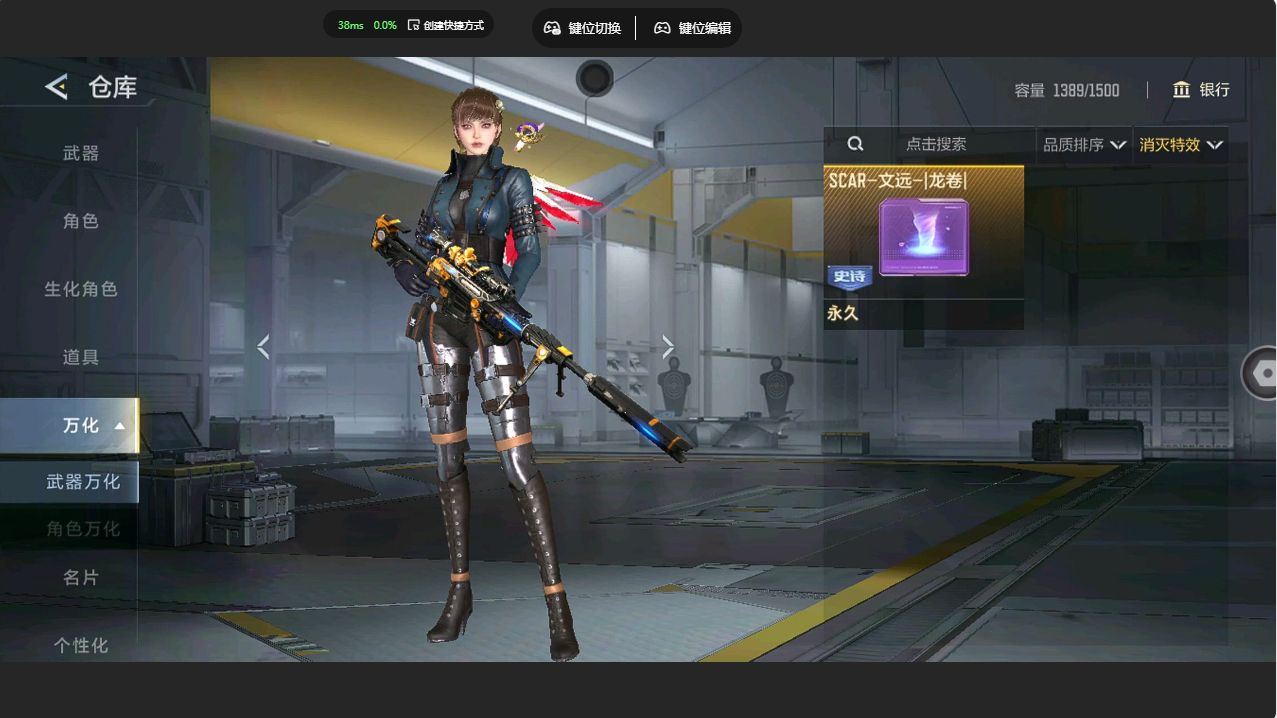This screenshot has width=1277, height=718.
Task: Open the 道具 items category
Action: click(81, 357)
